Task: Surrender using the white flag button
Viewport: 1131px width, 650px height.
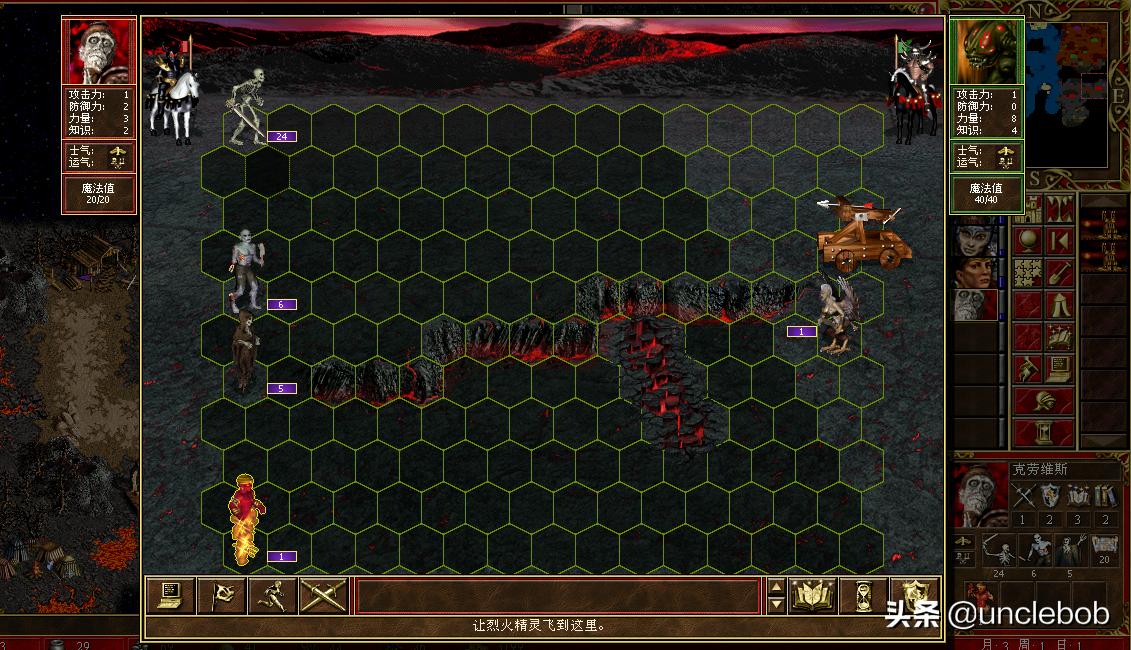Action: coord(221,596)
